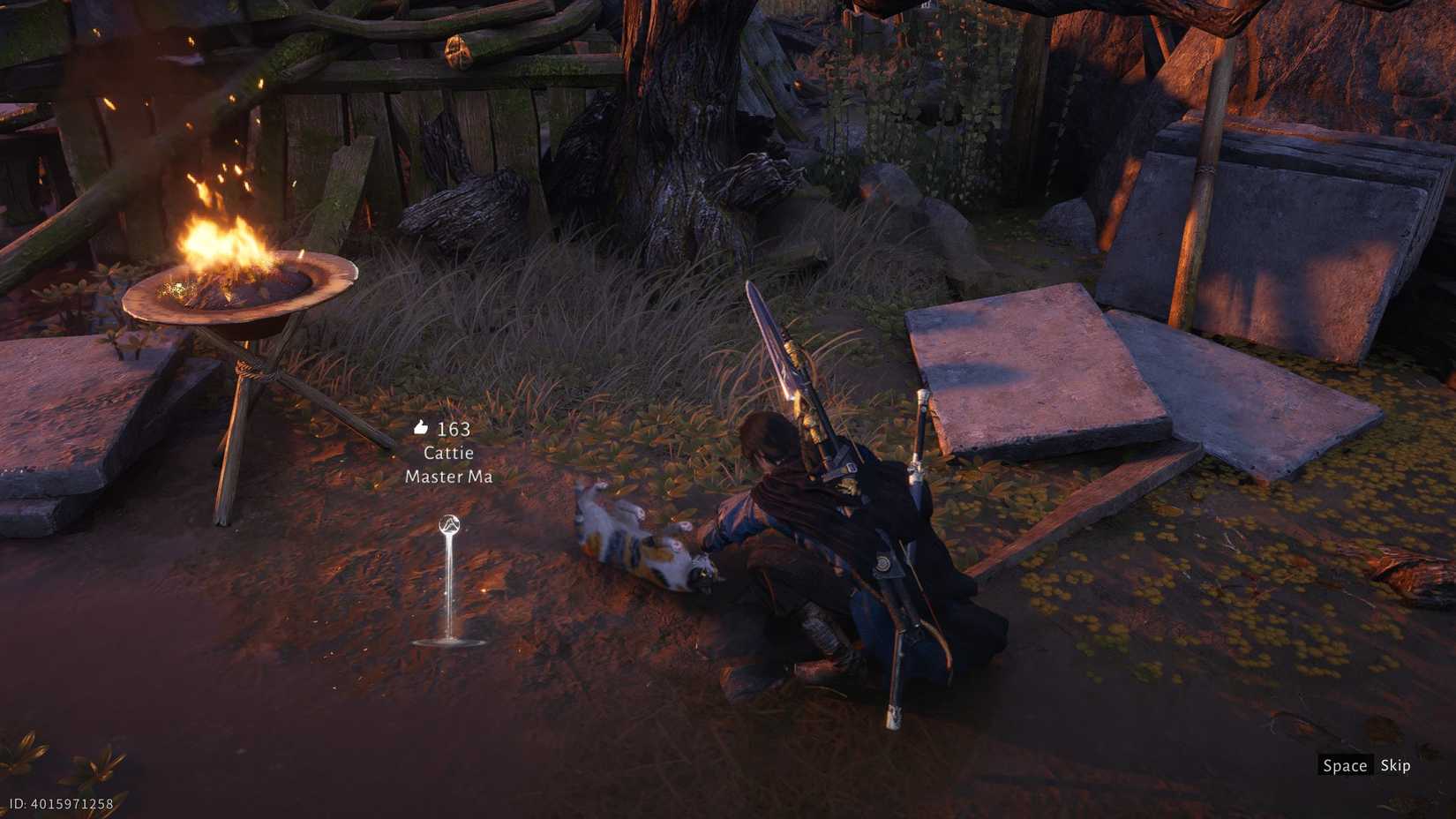Click the Space key prompt badge

(x=1345, y=765)
